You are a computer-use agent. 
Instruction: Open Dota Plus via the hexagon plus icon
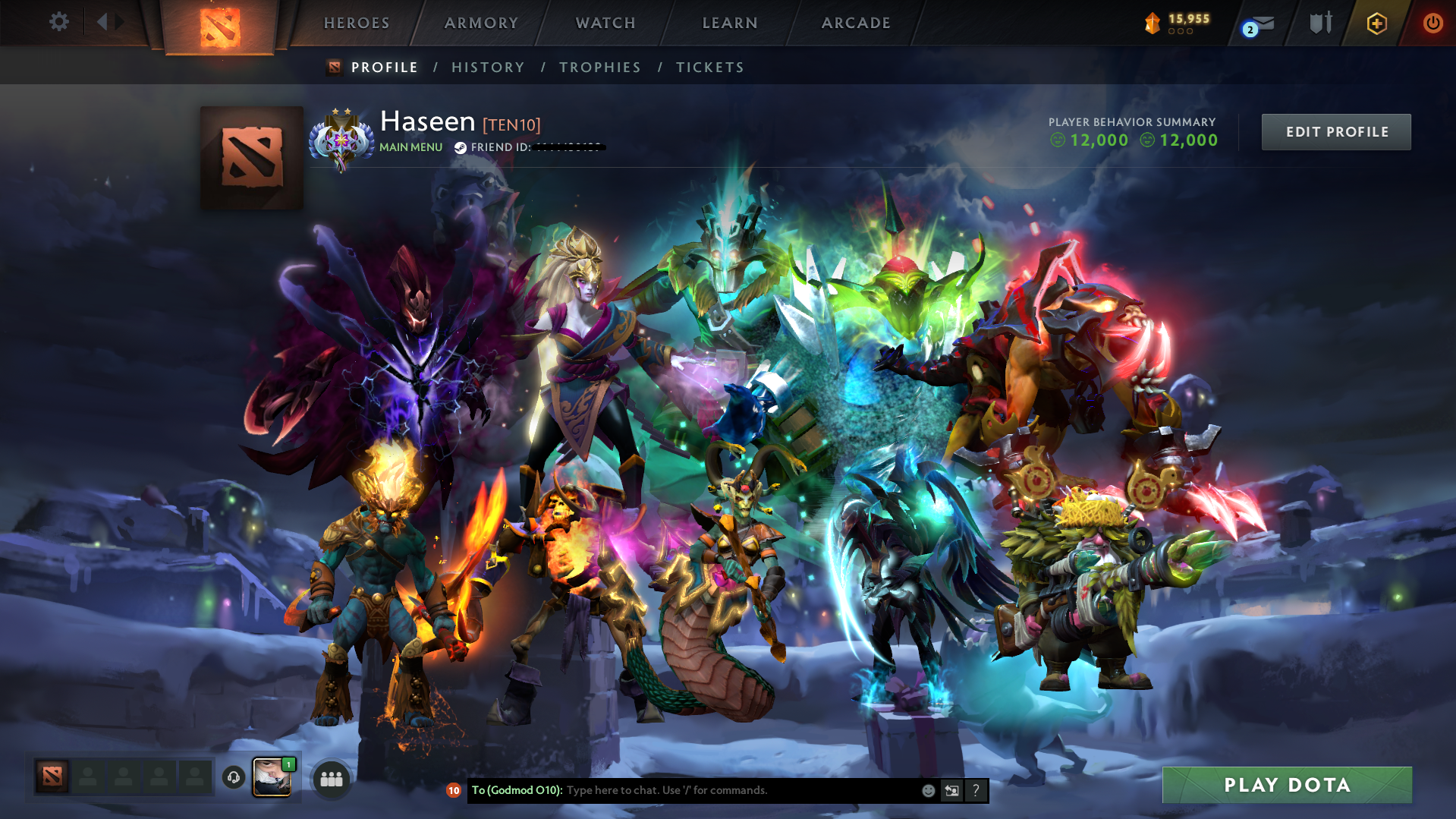(1376, 23)
